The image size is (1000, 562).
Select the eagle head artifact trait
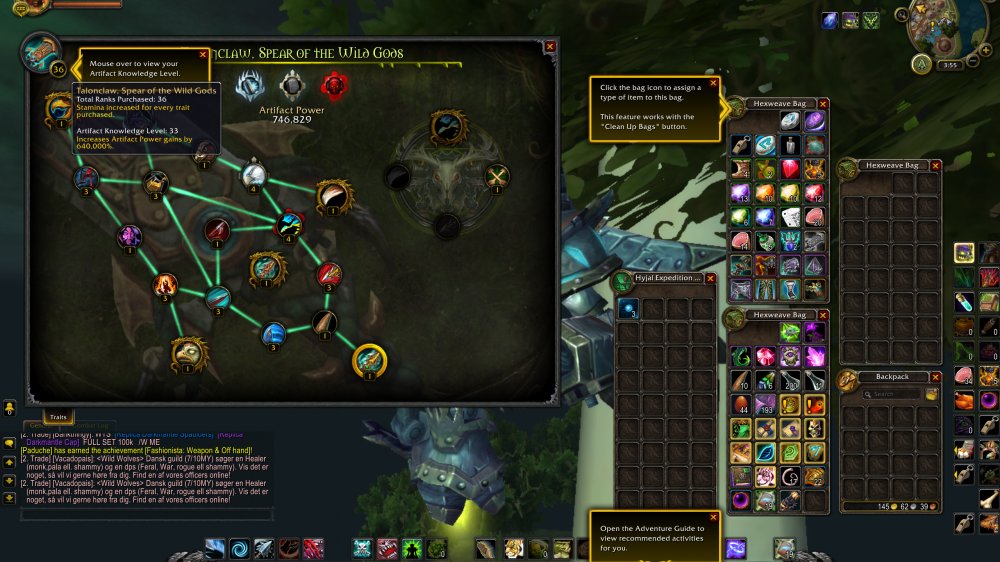tap(188, 352)
